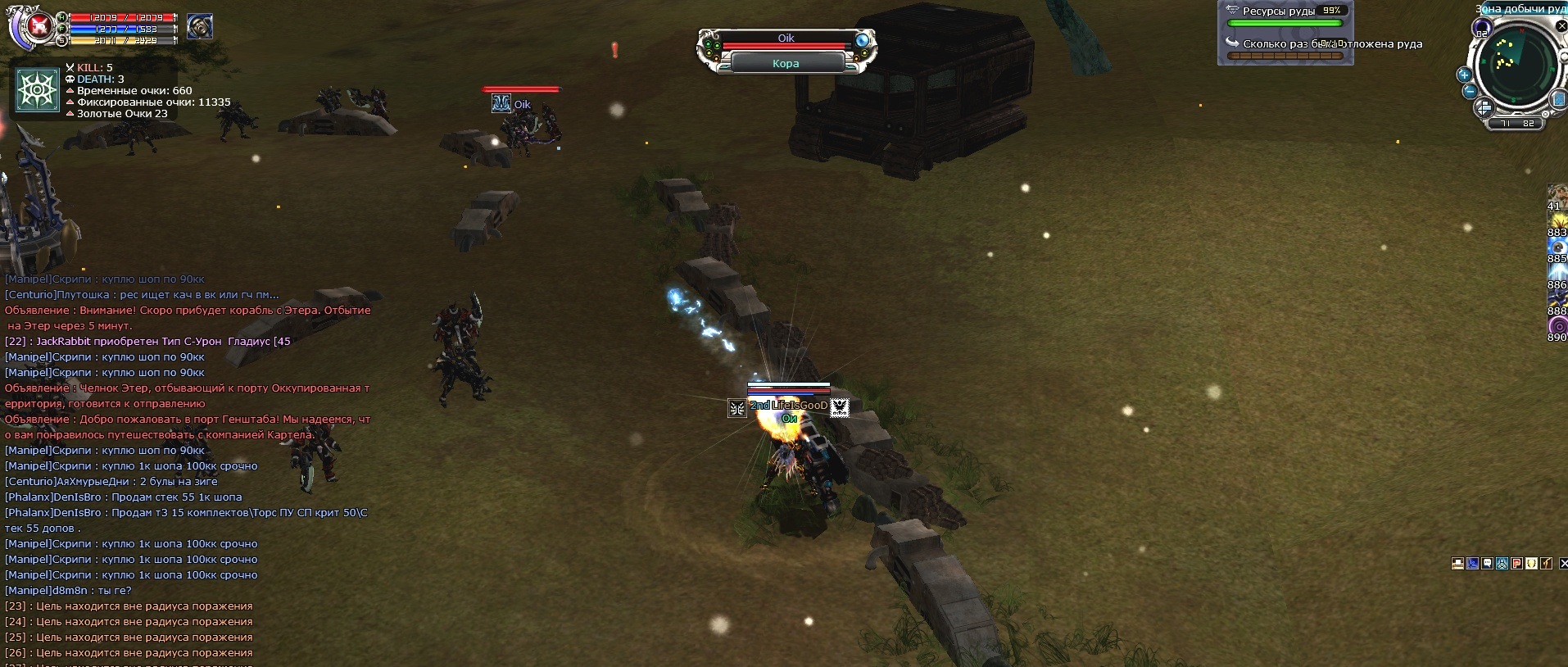Open the yellow shield menu icon

point(1532,563)
